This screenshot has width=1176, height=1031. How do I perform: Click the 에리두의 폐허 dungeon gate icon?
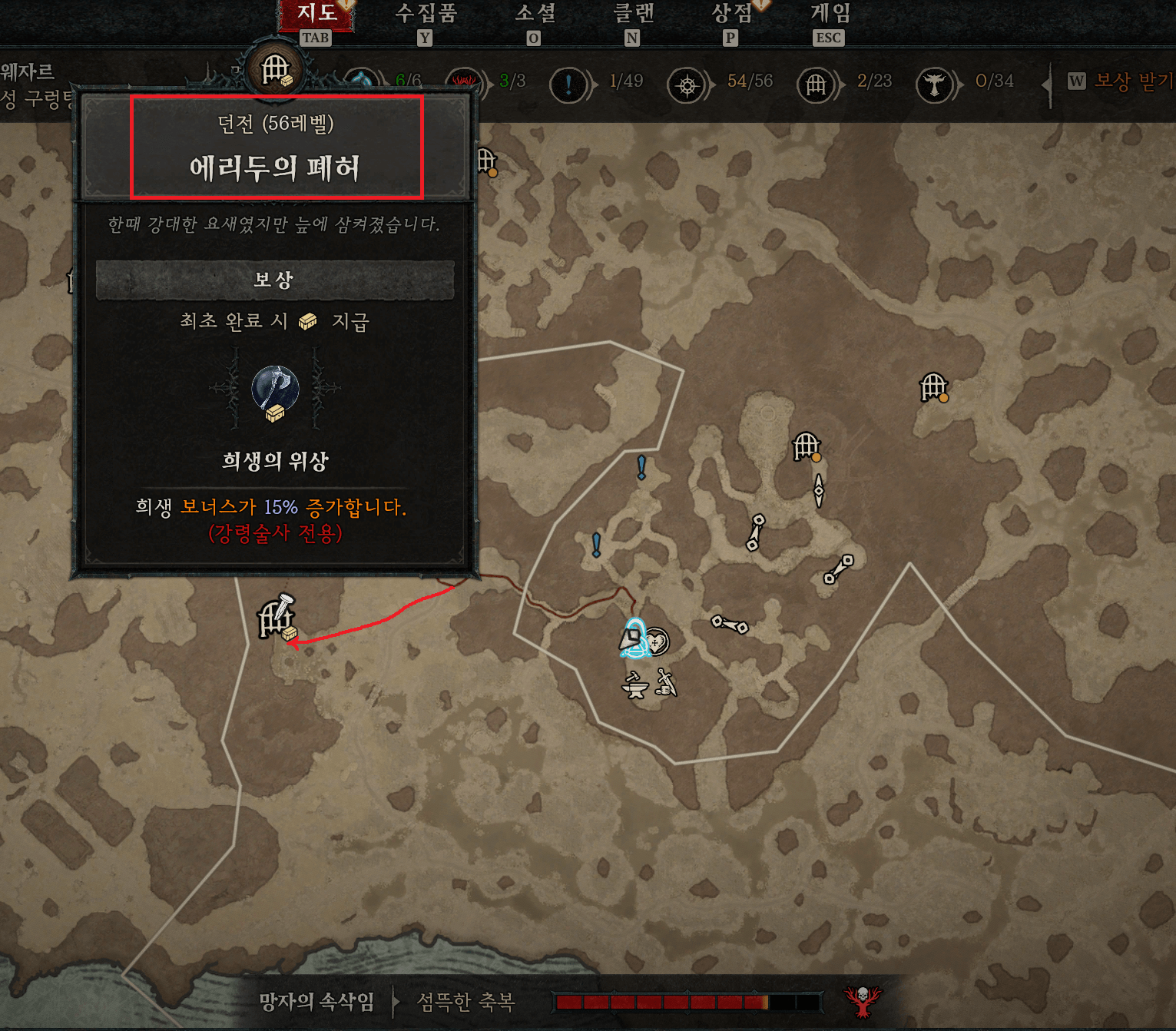pos(275,617)
